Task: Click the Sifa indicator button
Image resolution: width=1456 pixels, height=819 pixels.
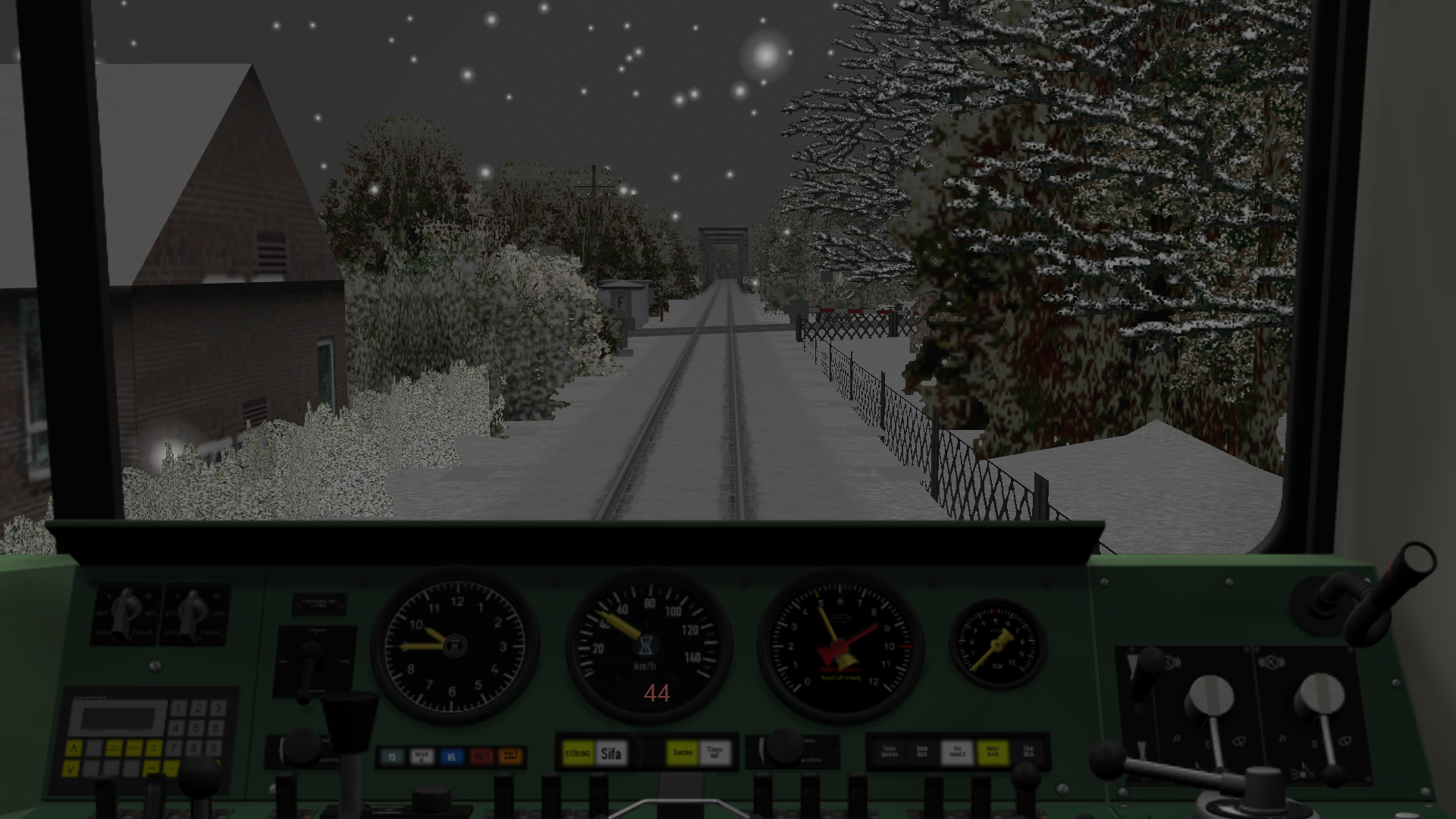Action: pos(611,754)
